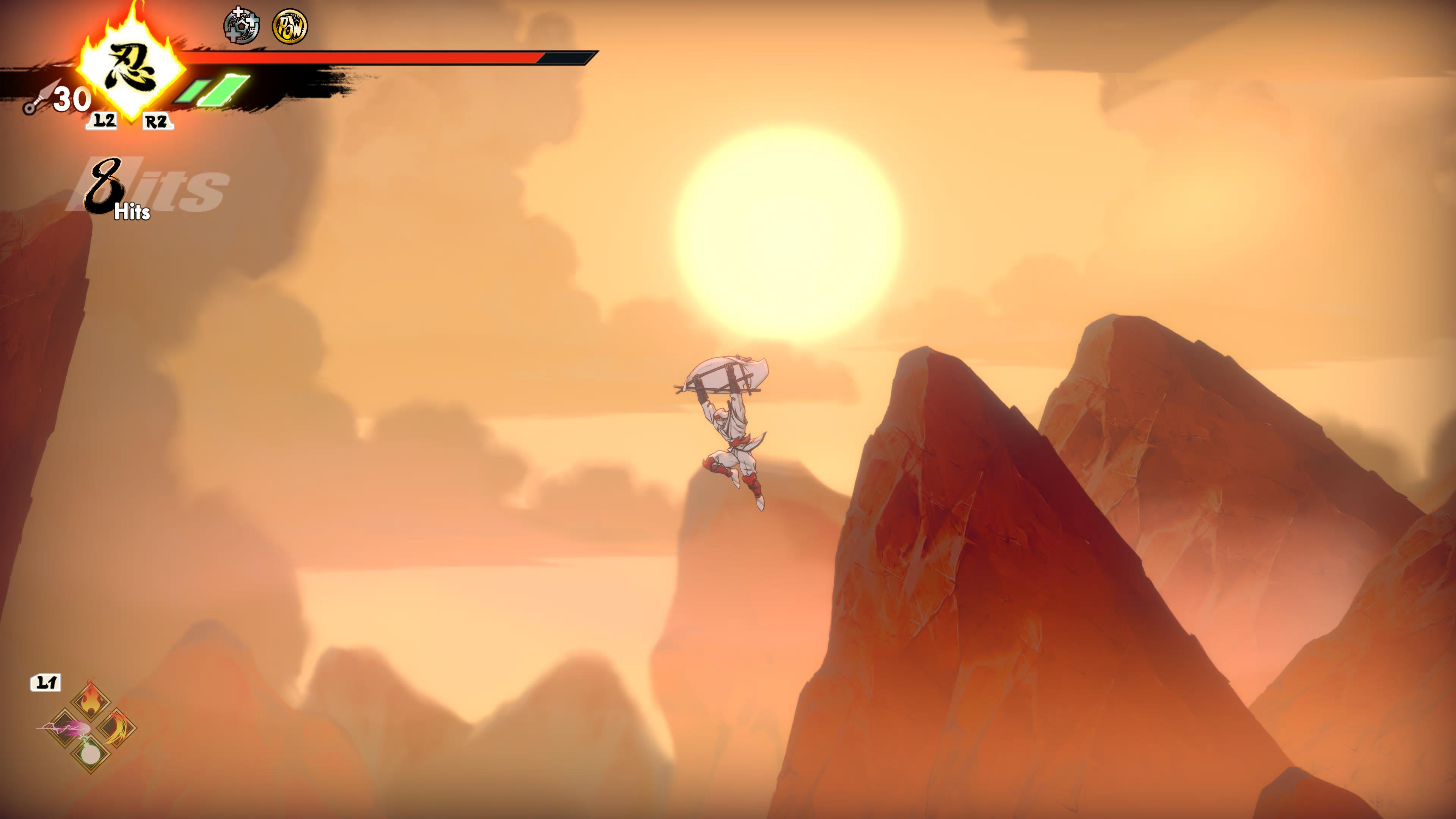Use the white bomb Ninpo ability
This screenshot has height=819, width=1456.
(x=91, y=753)
